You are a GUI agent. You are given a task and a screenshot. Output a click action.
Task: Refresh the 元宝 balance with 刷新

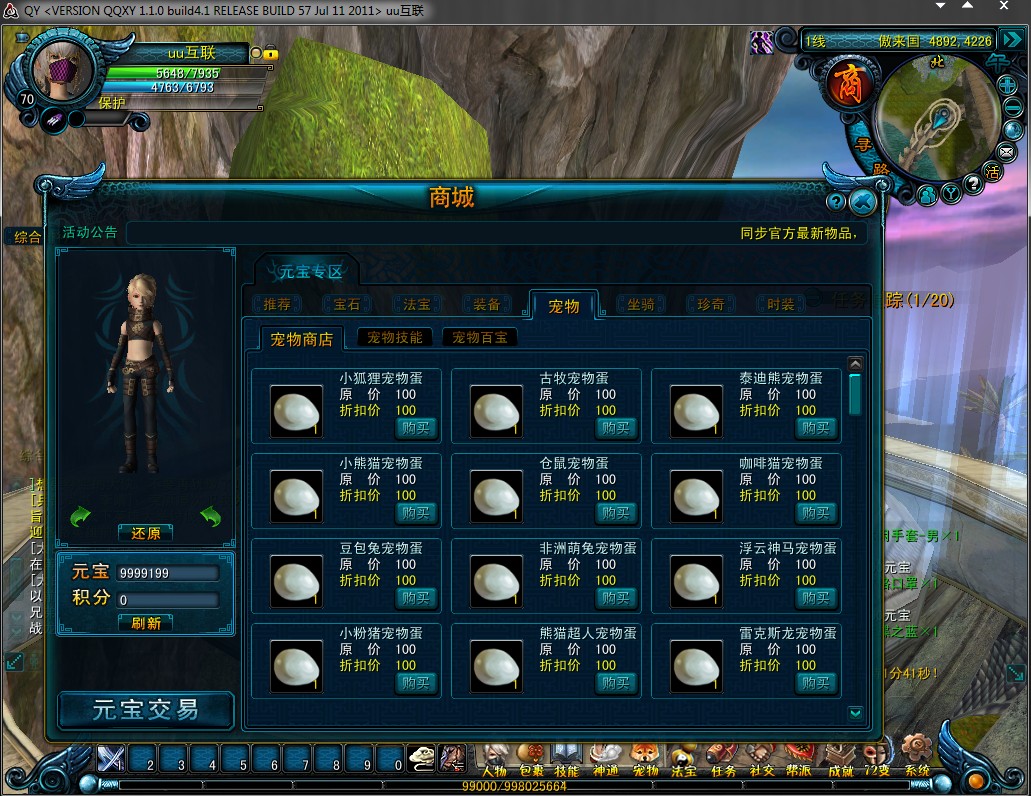(x=146, y=622)
